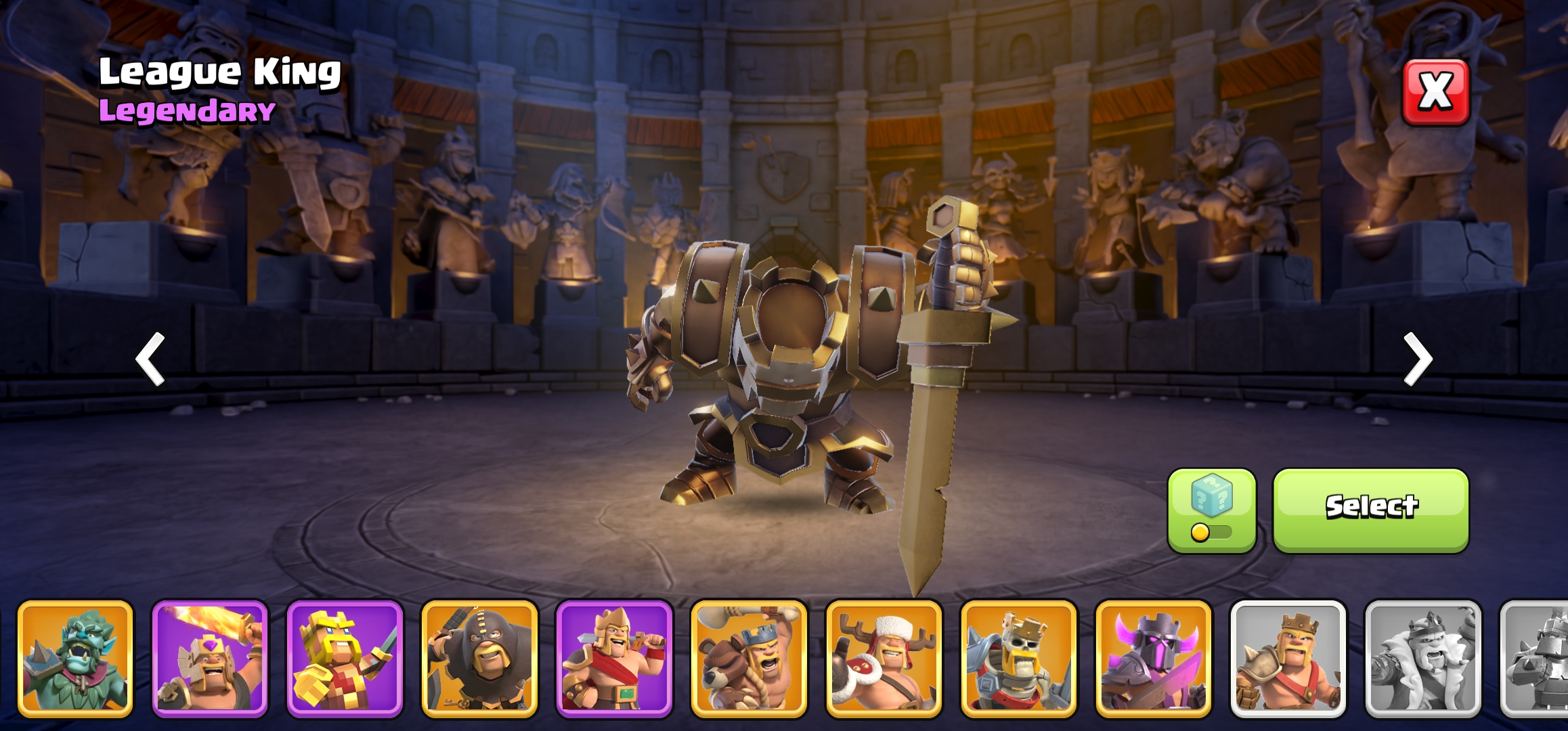
Task: Toggle the random skin cube button
Action: point(1211,510)
